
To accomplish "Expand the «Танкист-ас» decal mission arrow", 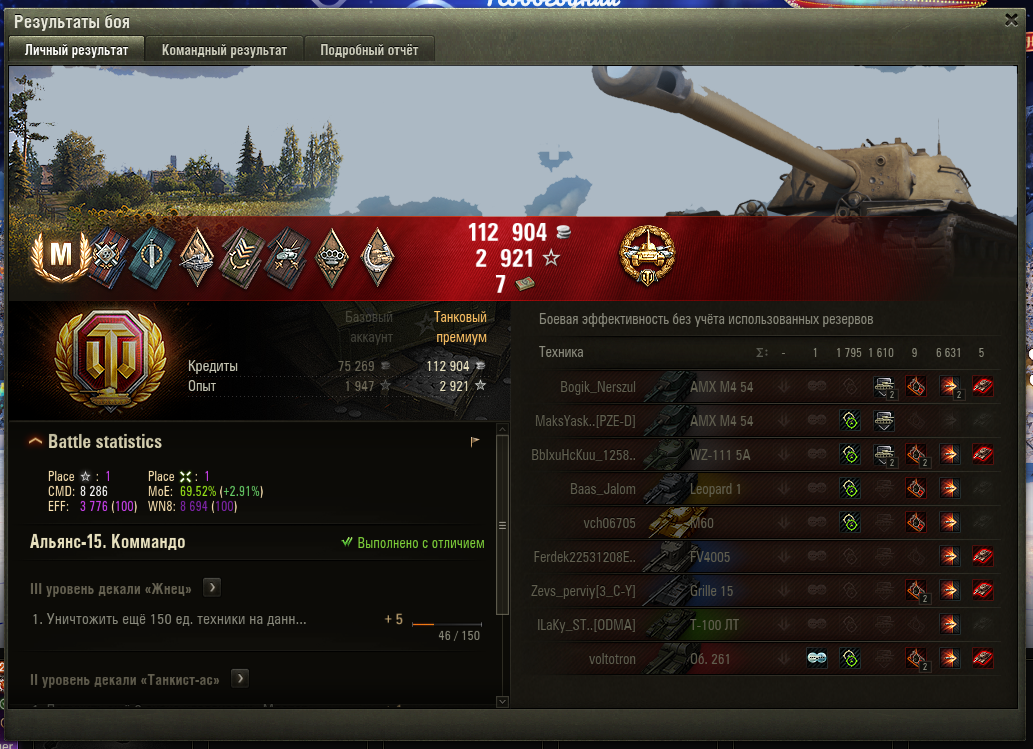I will 240,679.
